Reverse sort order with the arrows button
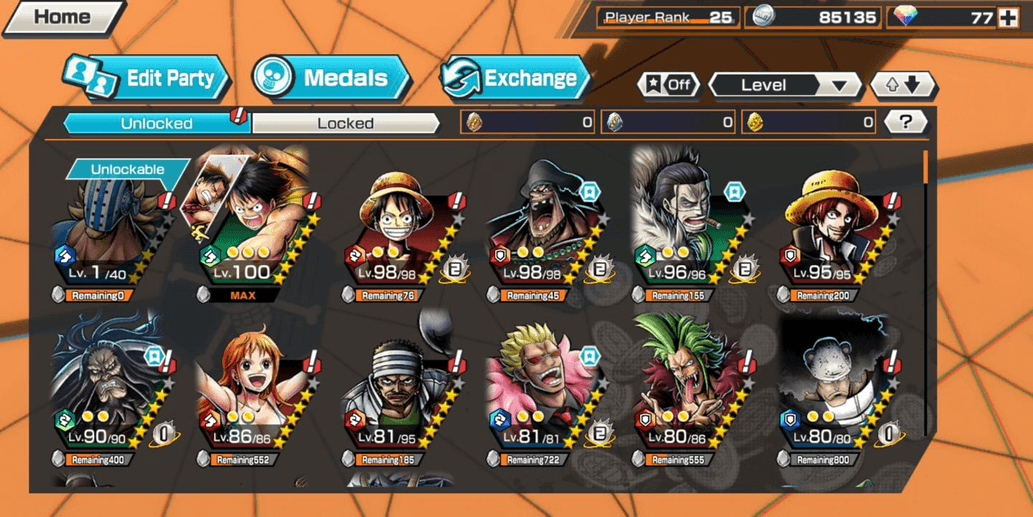Screen dimensions: 1033x517 tap(903, 85)
